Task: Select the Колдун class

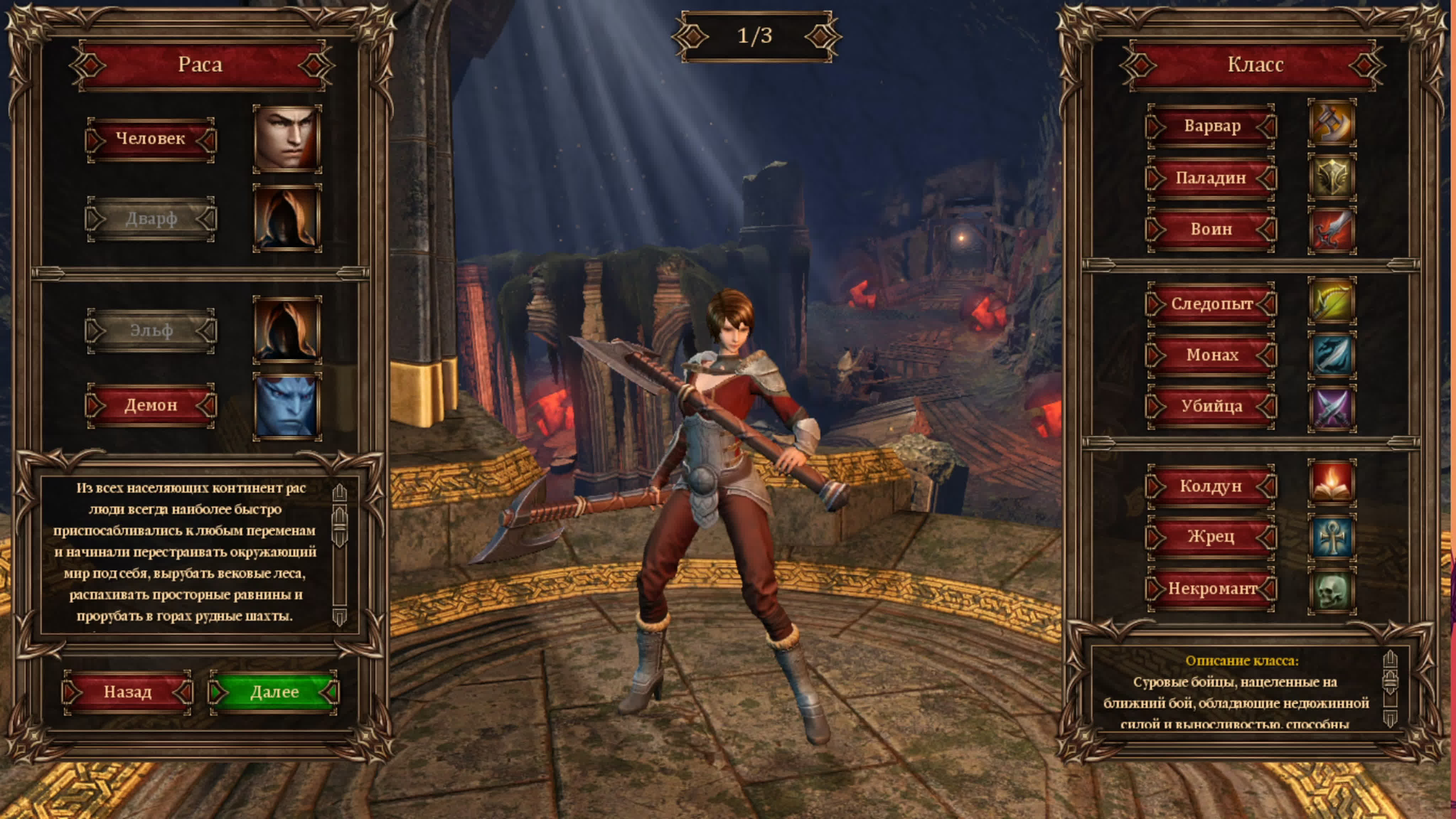Action: coord(1211,486)
